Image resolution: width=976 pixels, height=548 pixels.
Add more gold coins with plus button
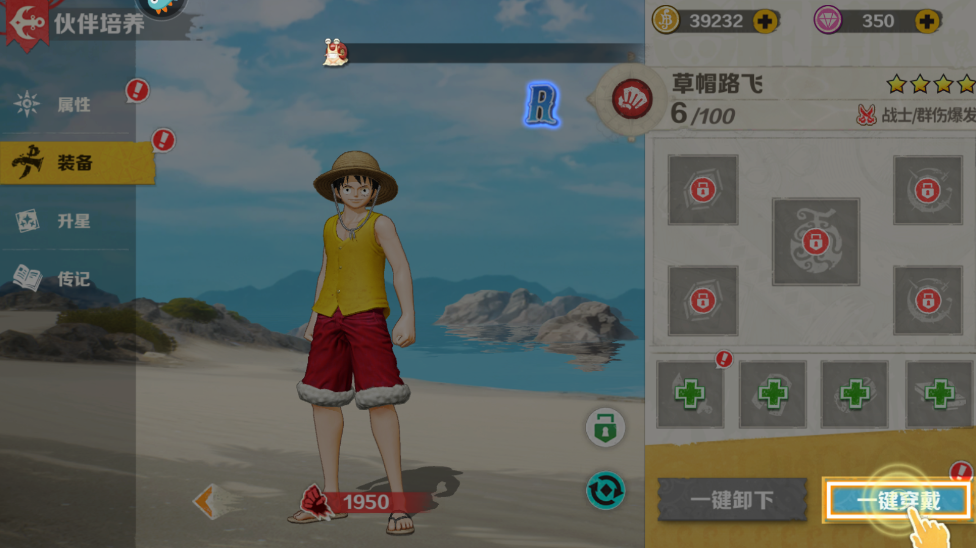[x=767, y=21]
